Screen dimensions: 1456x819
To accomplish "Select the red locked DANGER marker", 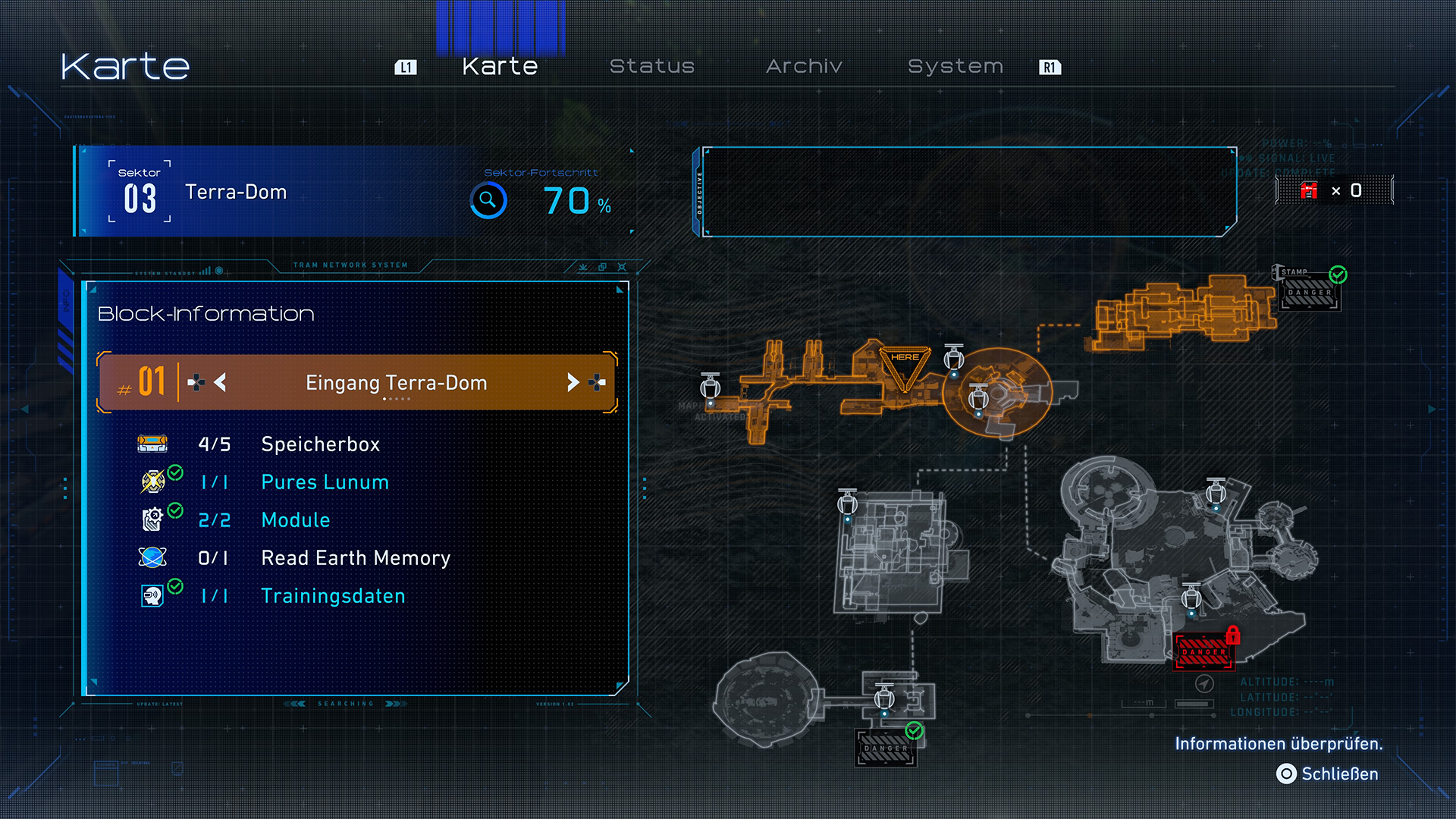I will click(1204, 651).
